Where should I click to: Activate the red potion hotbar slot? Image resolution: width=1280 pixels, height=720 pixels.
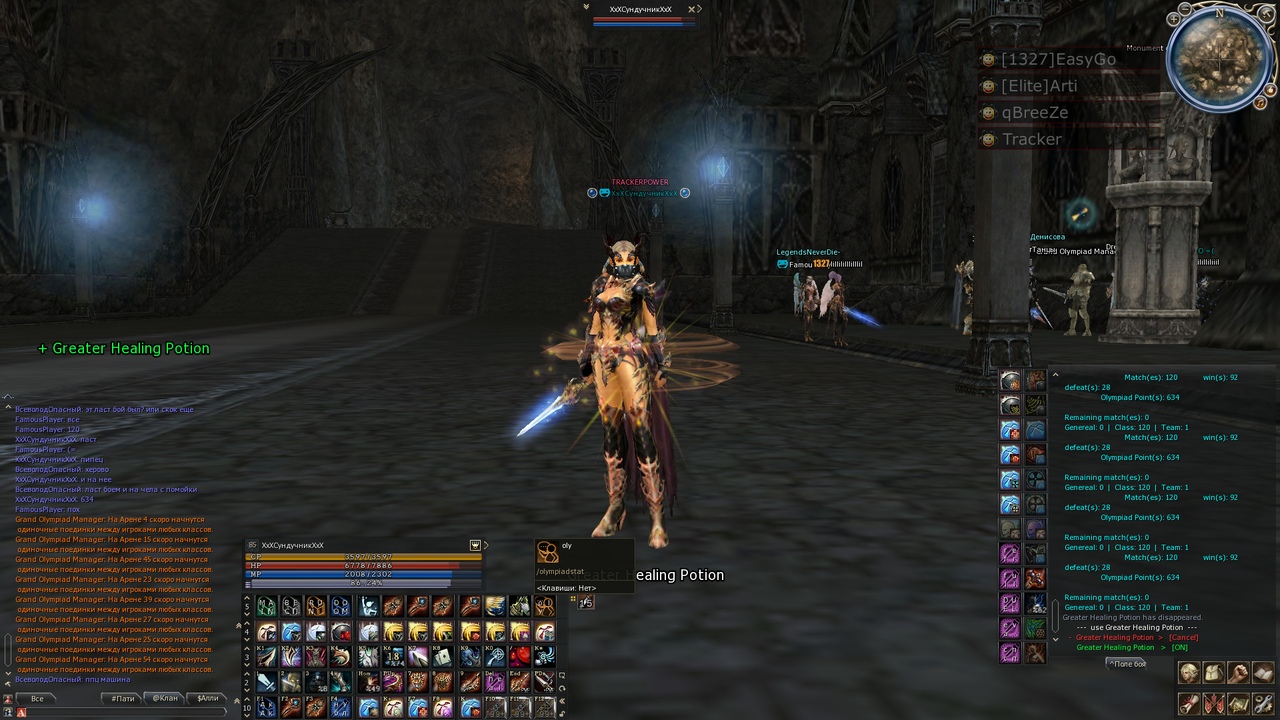520,656
